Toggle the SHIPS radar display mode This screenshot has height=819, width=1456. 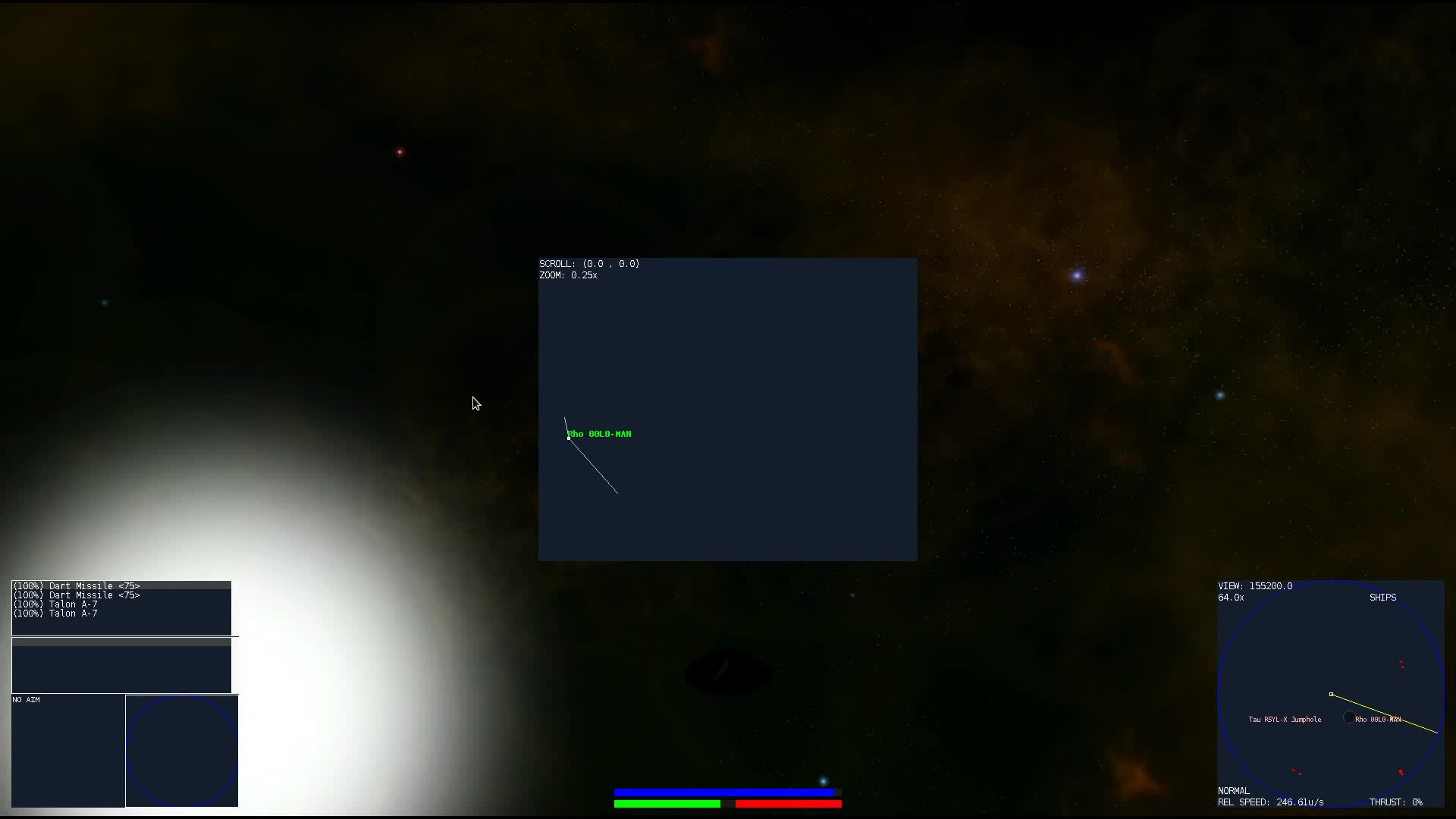[x=1383, y=598]
